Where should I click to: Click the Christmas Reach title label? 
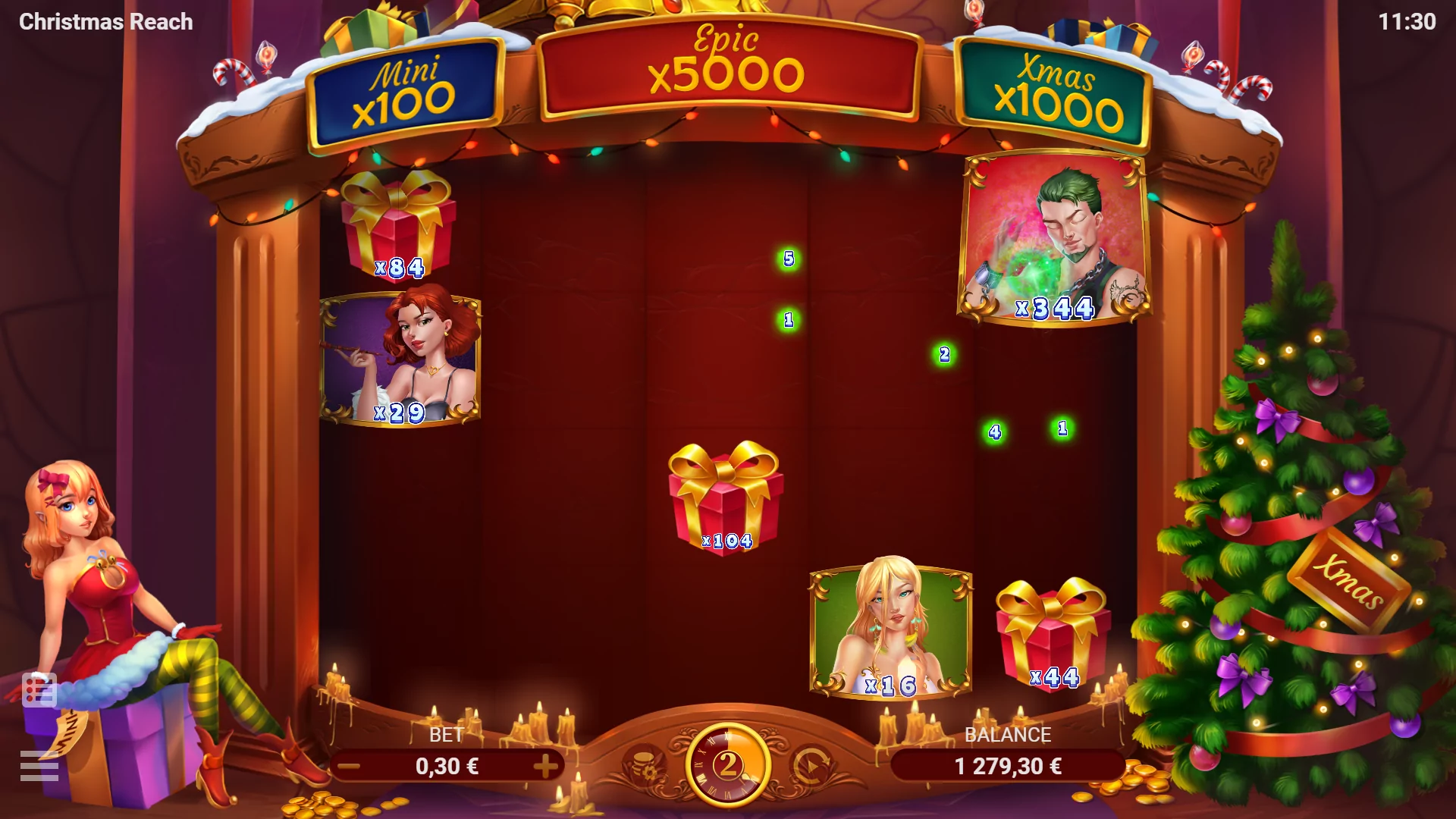point(106,21)
